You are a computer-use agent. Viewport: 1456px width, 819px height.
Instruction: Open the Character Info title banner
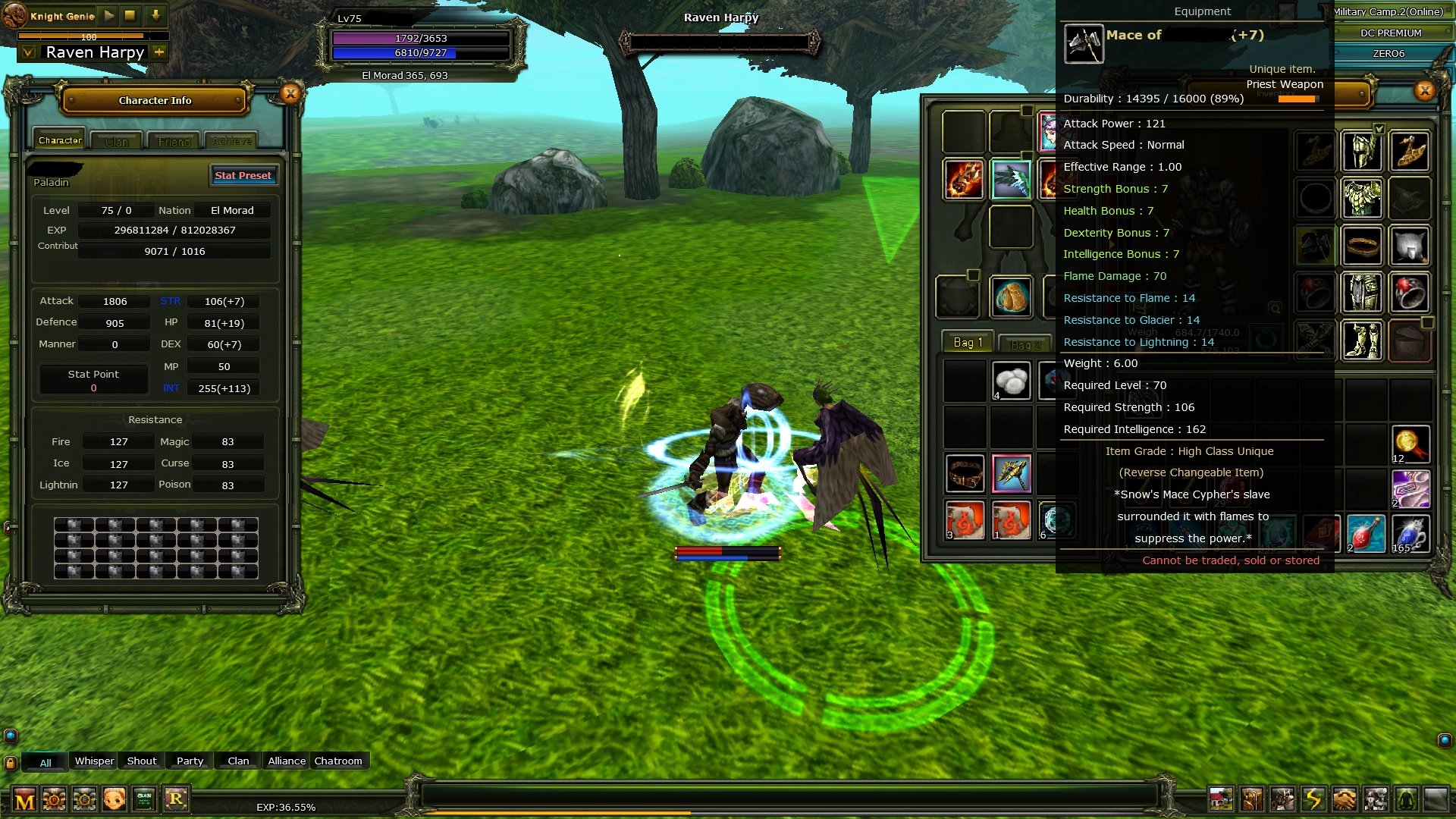pos(154,100)
